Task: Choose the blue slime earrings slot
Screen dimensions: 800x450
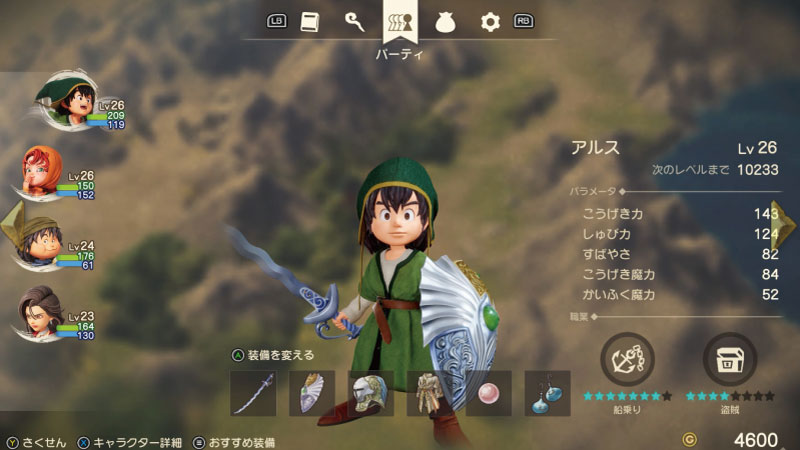Action: pos(548,393)
